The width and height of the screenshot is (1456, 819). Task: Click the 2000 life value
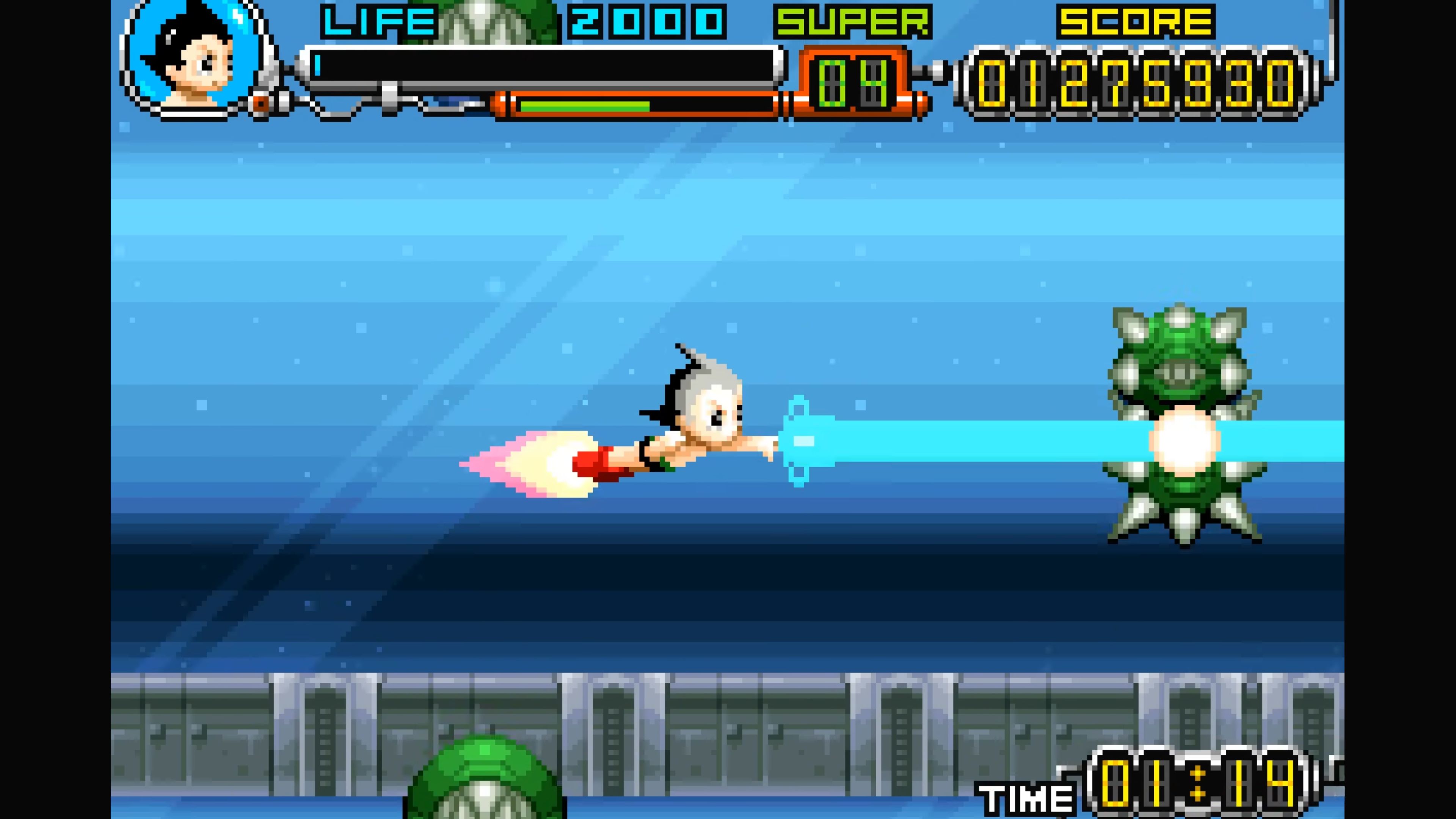point(644,23)
